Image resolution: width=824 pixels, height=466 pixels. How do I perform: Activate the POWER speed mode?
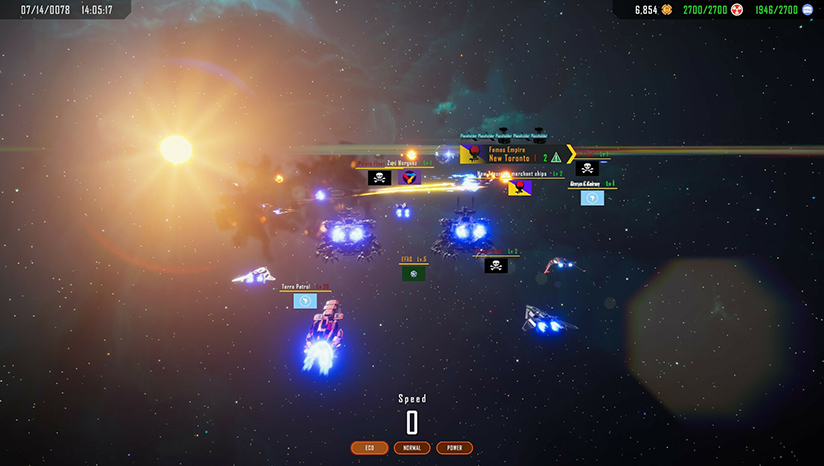(x=455, y=448)
